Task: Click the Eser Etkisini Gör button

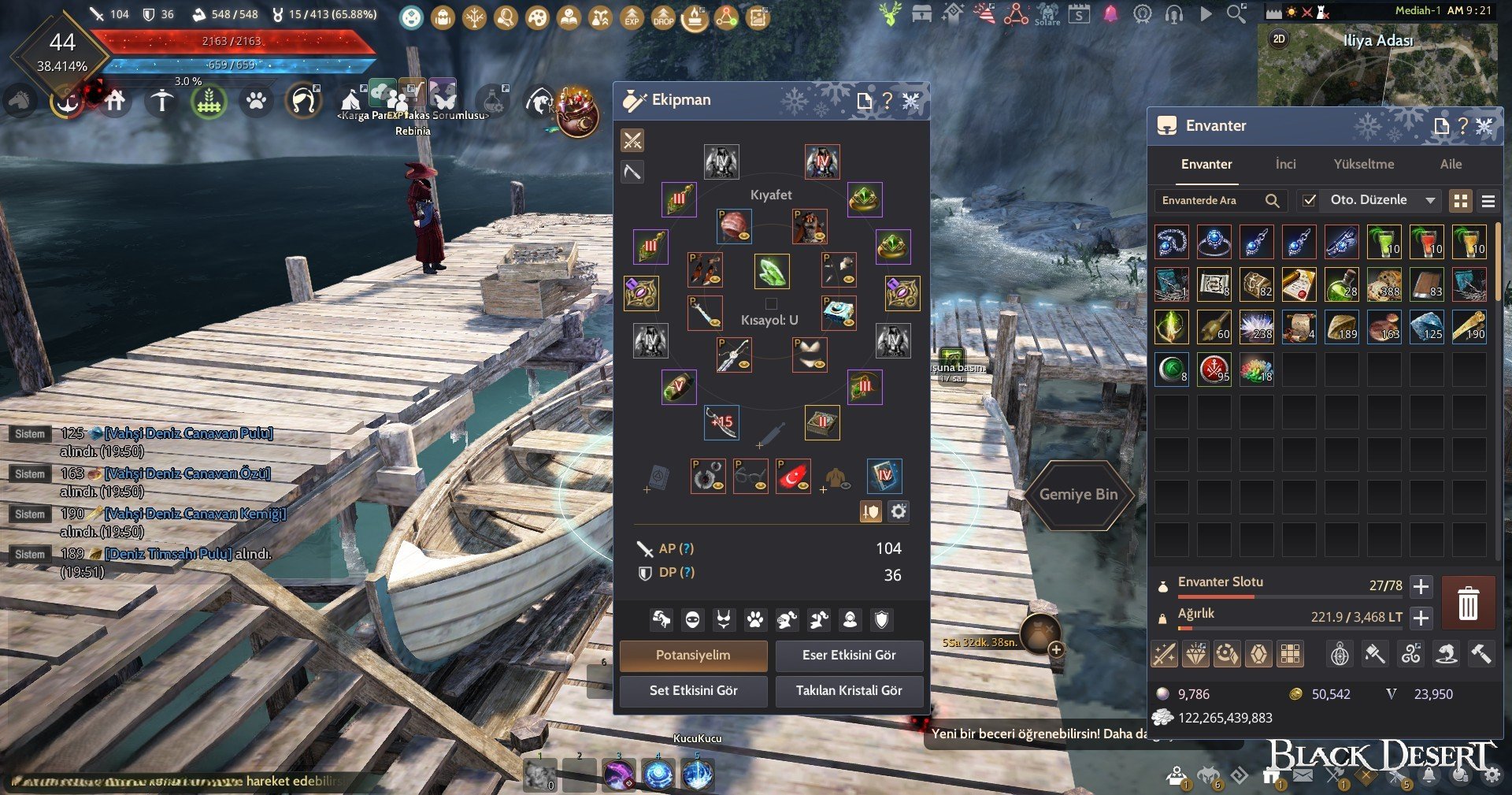Action: coord(849,656)
